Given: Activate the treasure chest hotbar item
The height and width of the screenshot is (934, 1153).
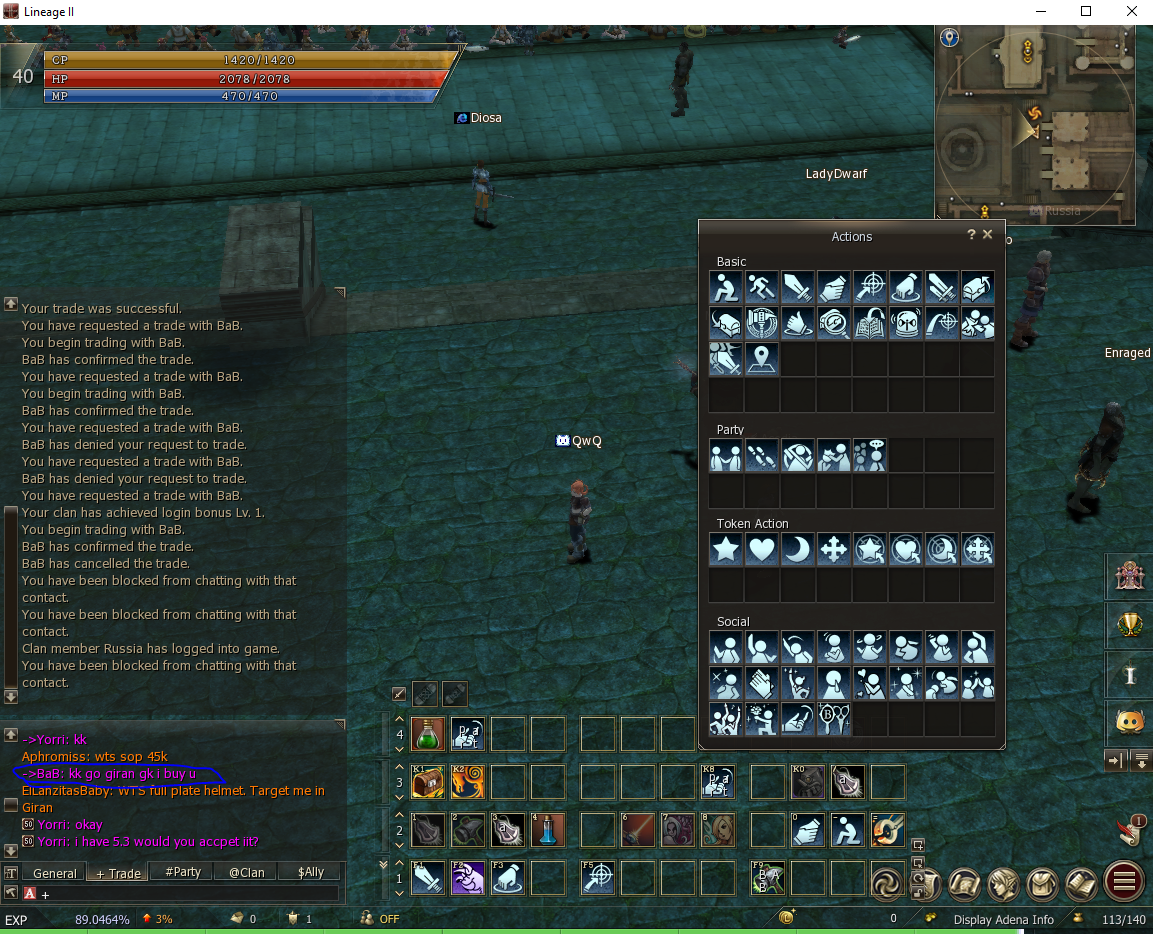Looking at the screenshot, I should [427, 782].
